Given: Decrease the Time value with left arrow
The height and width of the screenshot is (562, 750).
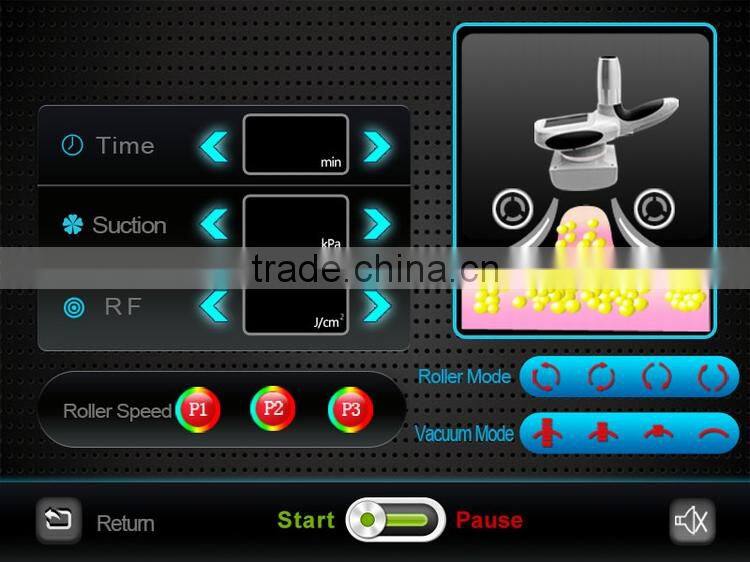Looking at the screenshot, I should point(214,146).
